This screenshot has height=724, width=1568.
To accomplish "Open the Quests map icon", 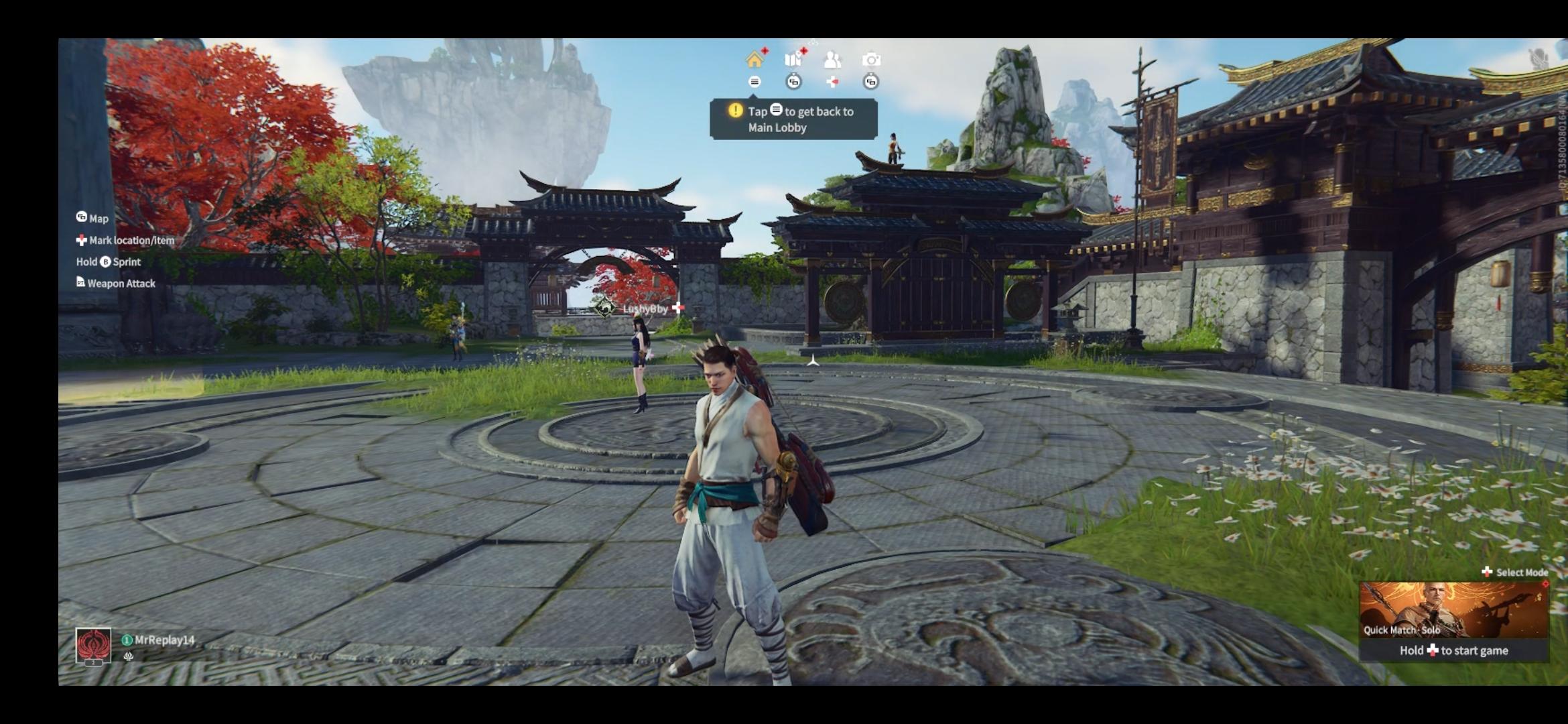I will click(794, 59).
